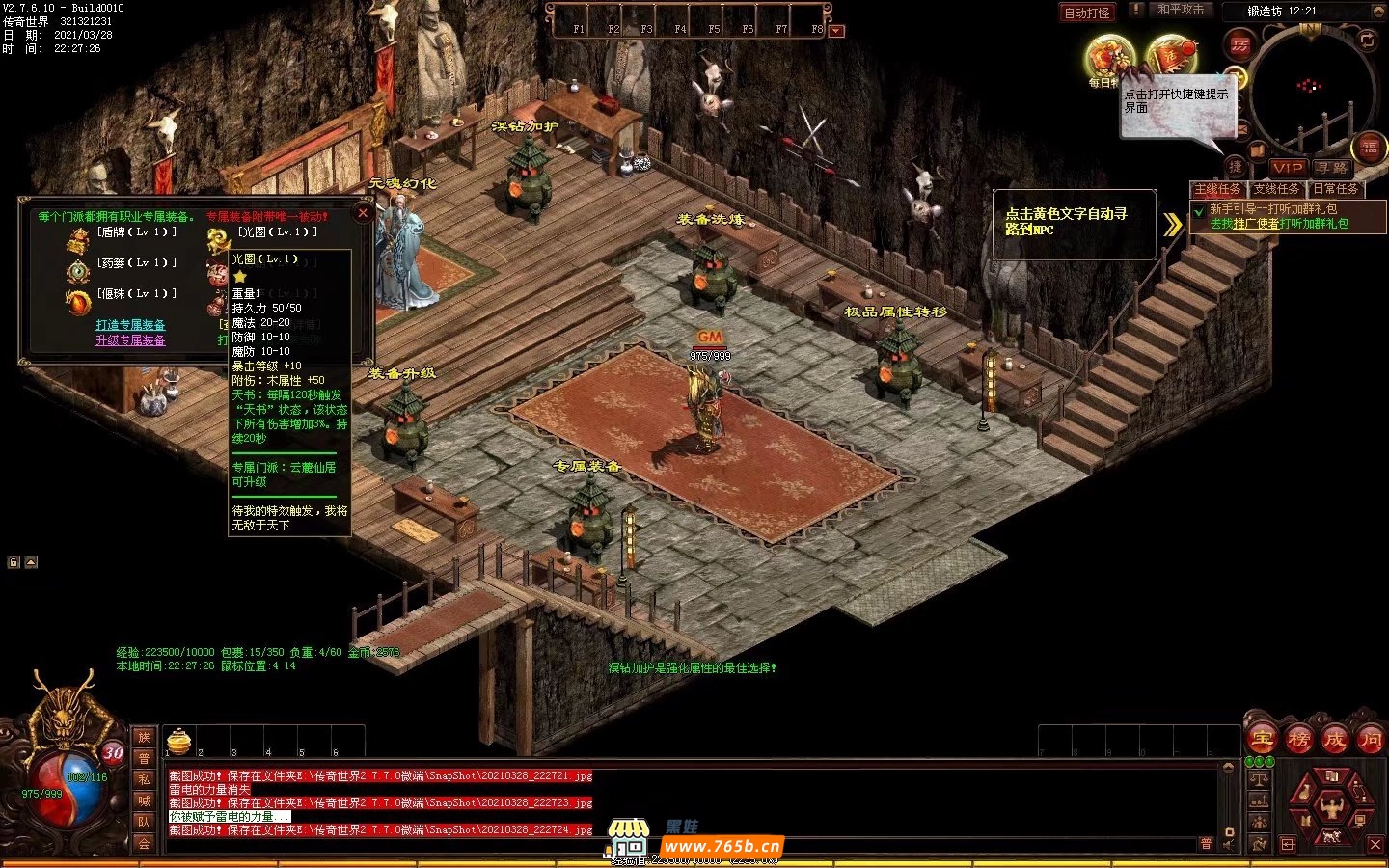Open the 升级专属装备 upgrade link

[130, 340]
